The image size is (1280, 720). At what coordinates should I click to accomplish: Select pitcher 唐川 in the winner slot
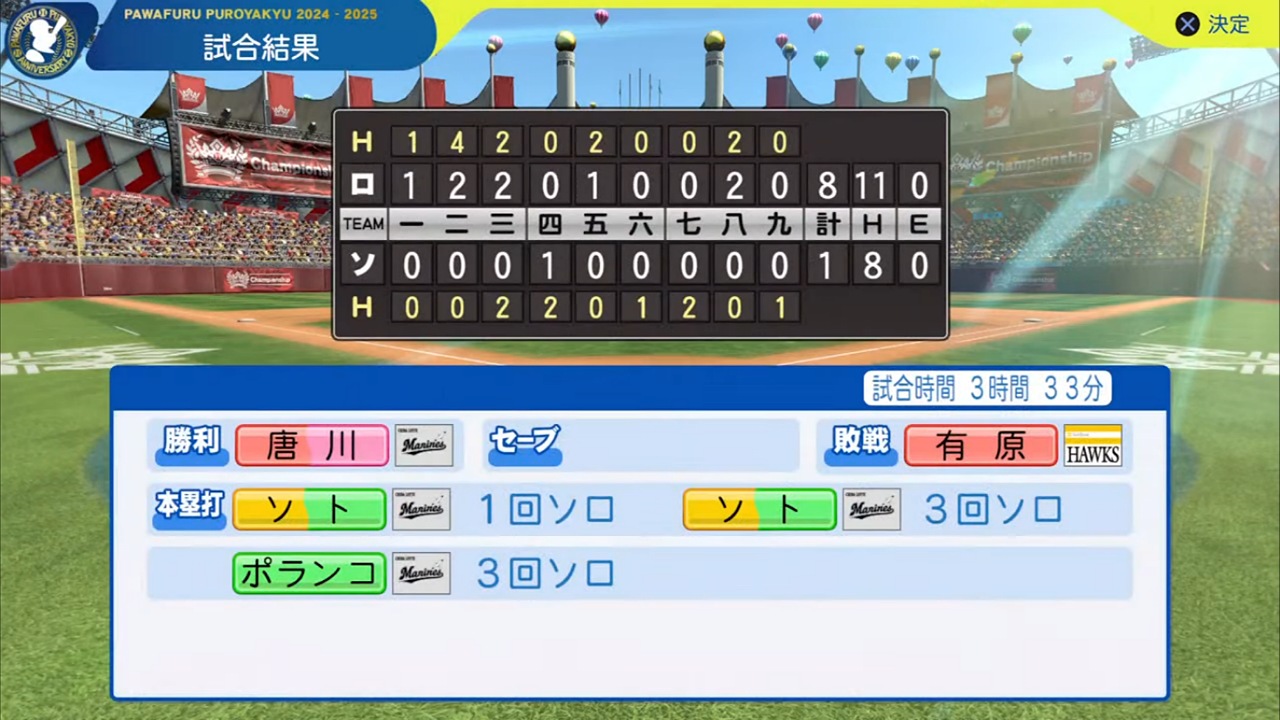point(311,445)
